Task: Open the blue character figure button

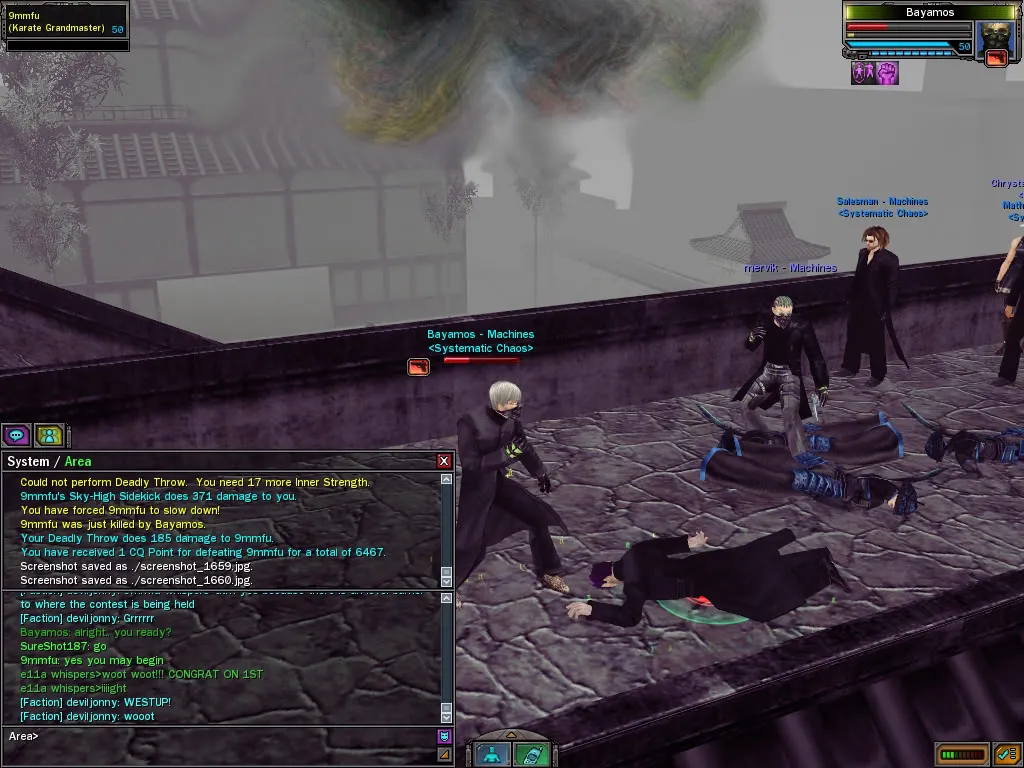Action: (x=490, y=755)
